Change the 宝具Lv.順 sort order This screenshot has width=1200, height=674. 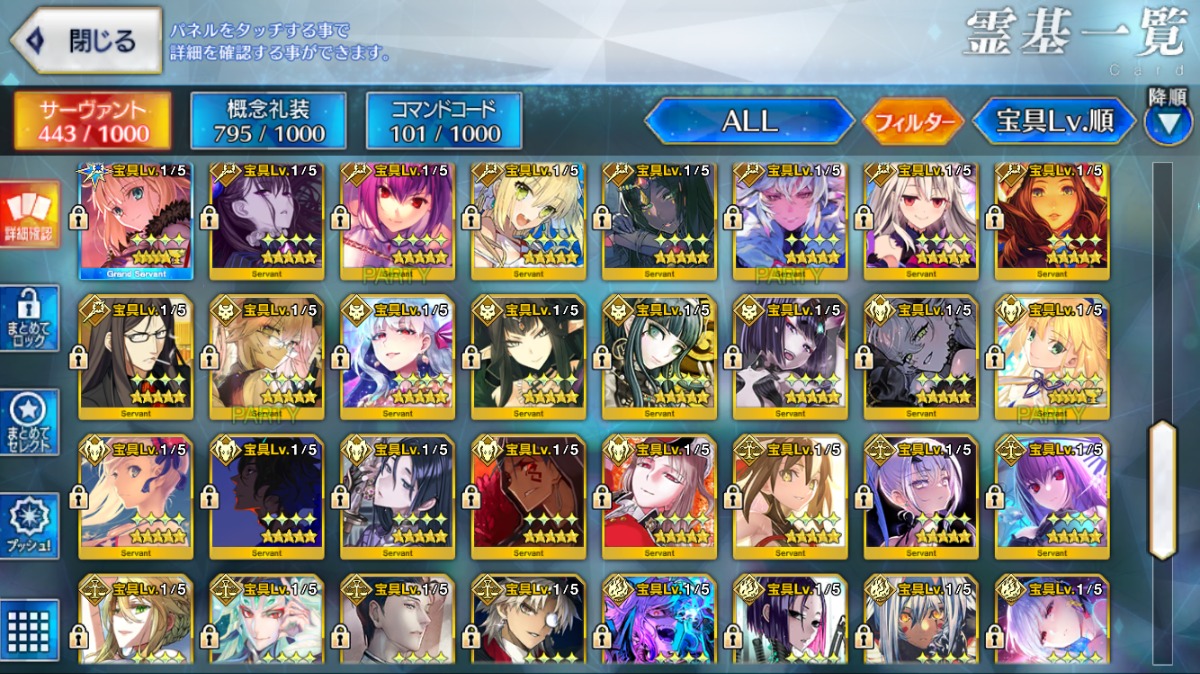pyautogui.click(x=1055, y=122)
